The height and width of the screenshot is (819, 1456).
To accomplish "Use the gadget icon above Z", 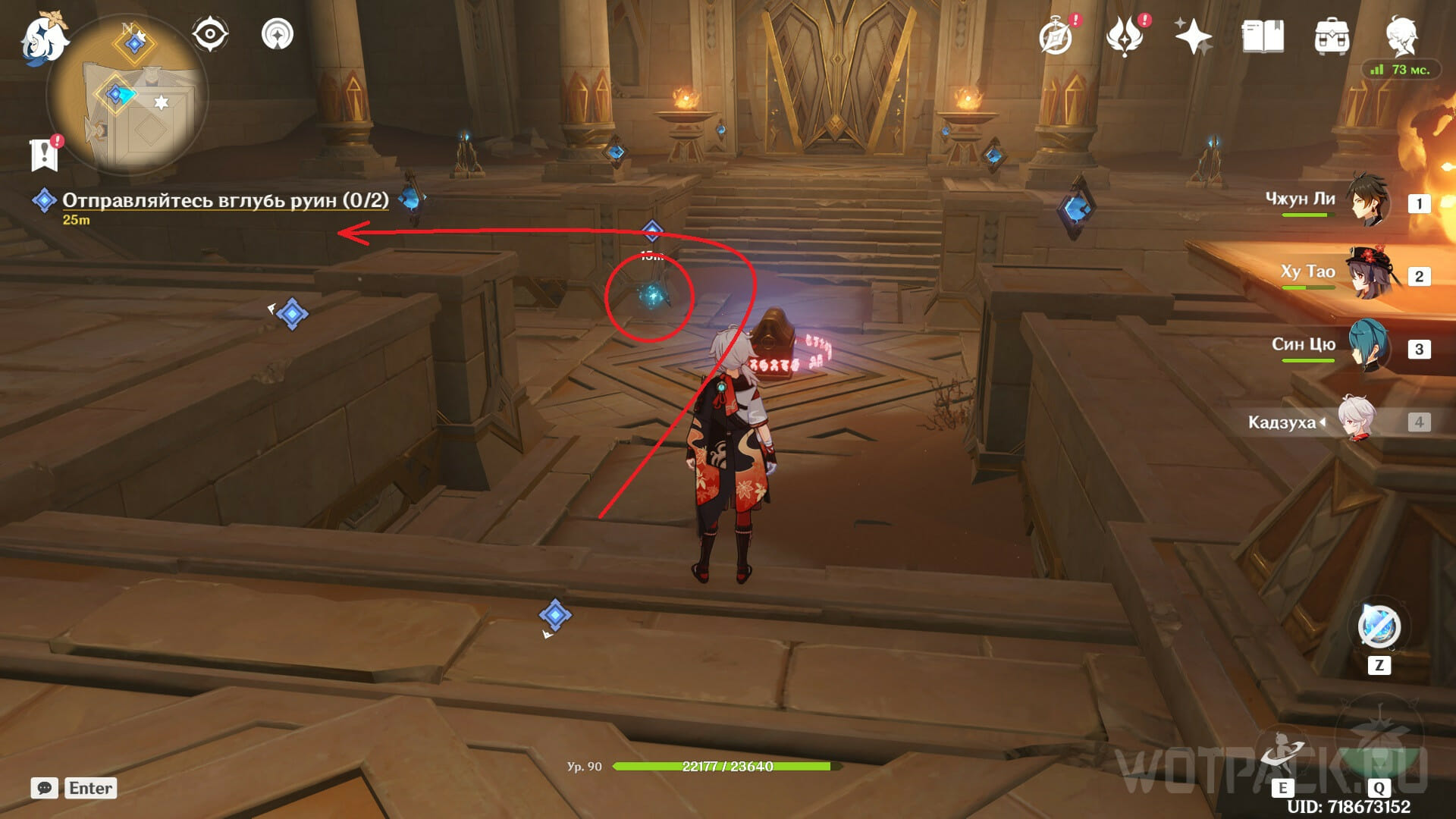I will click(1378, 627).
